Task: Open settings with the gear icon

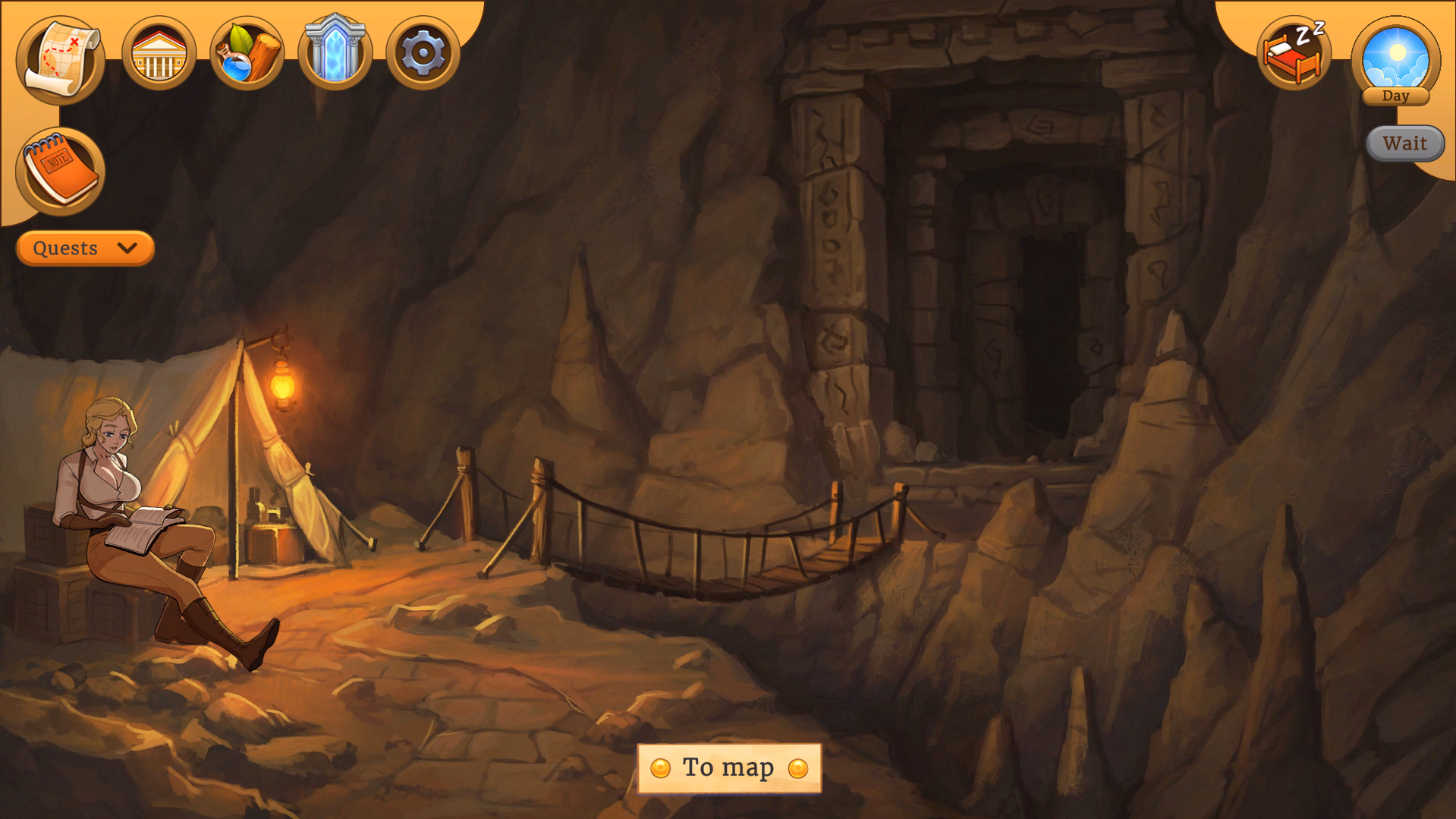Action: pos(423,53)
